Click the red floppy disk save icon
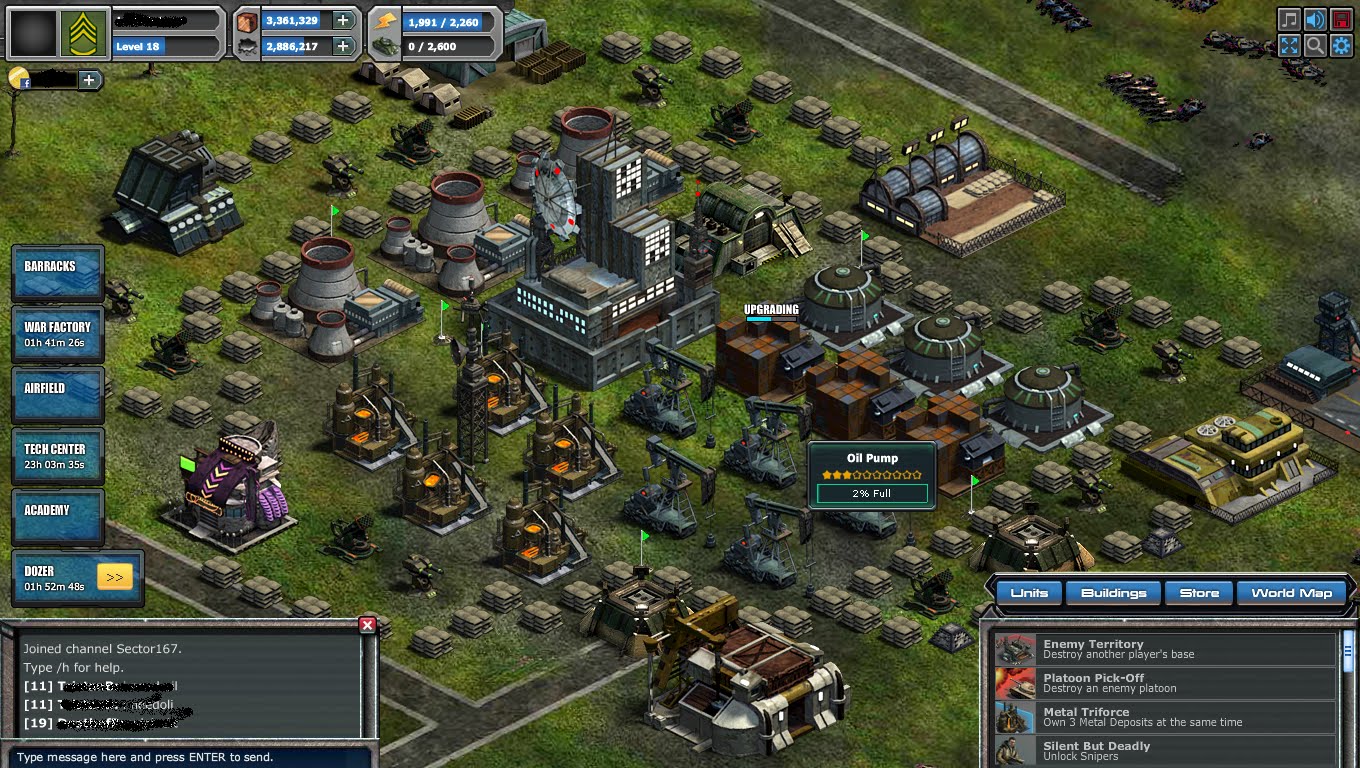The width and height of the screenshot is (1360, 768). pos(1341,19)
